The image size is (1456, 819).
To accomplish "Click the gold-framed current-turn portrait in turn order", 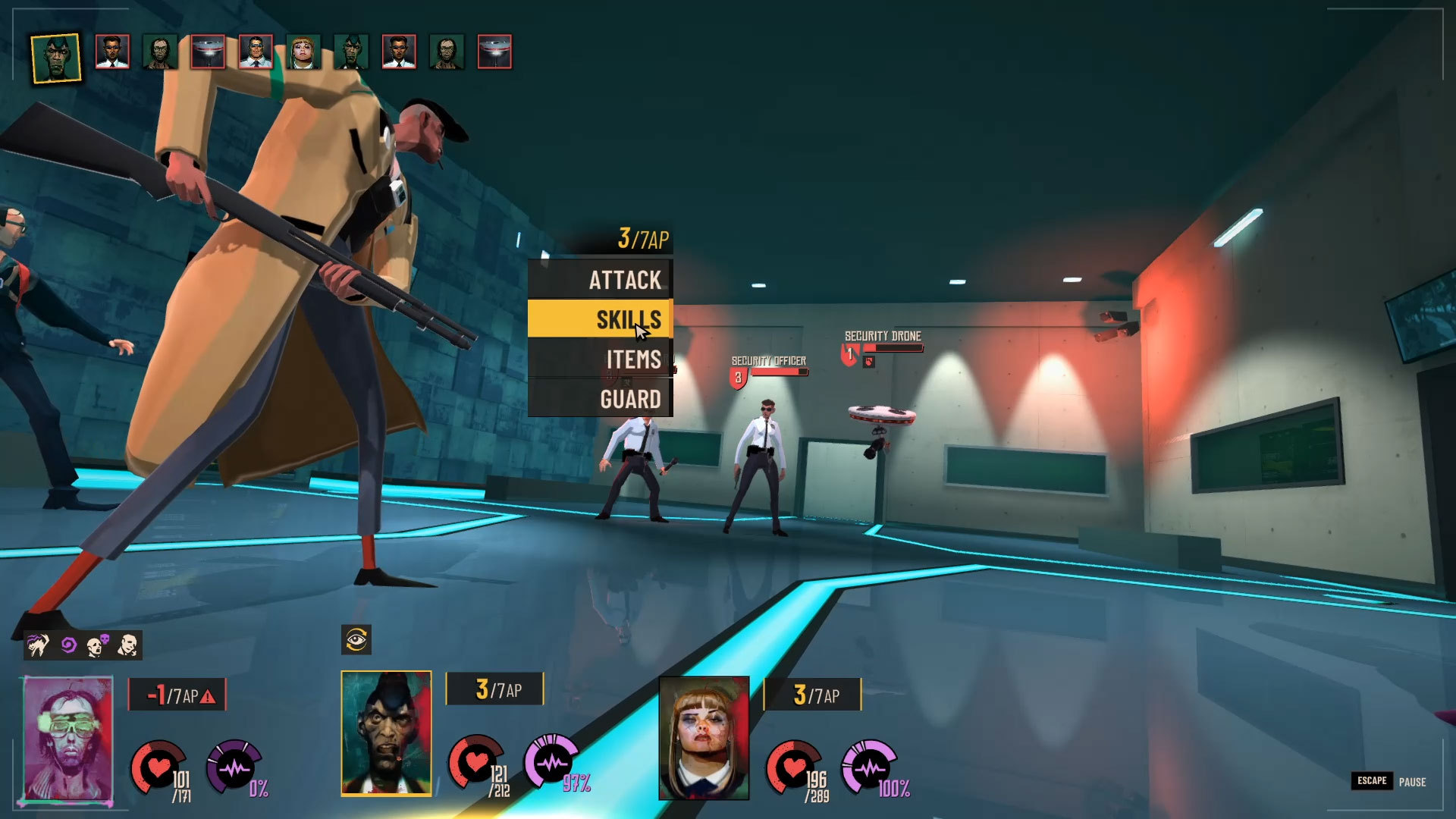I will click(56, 58).
